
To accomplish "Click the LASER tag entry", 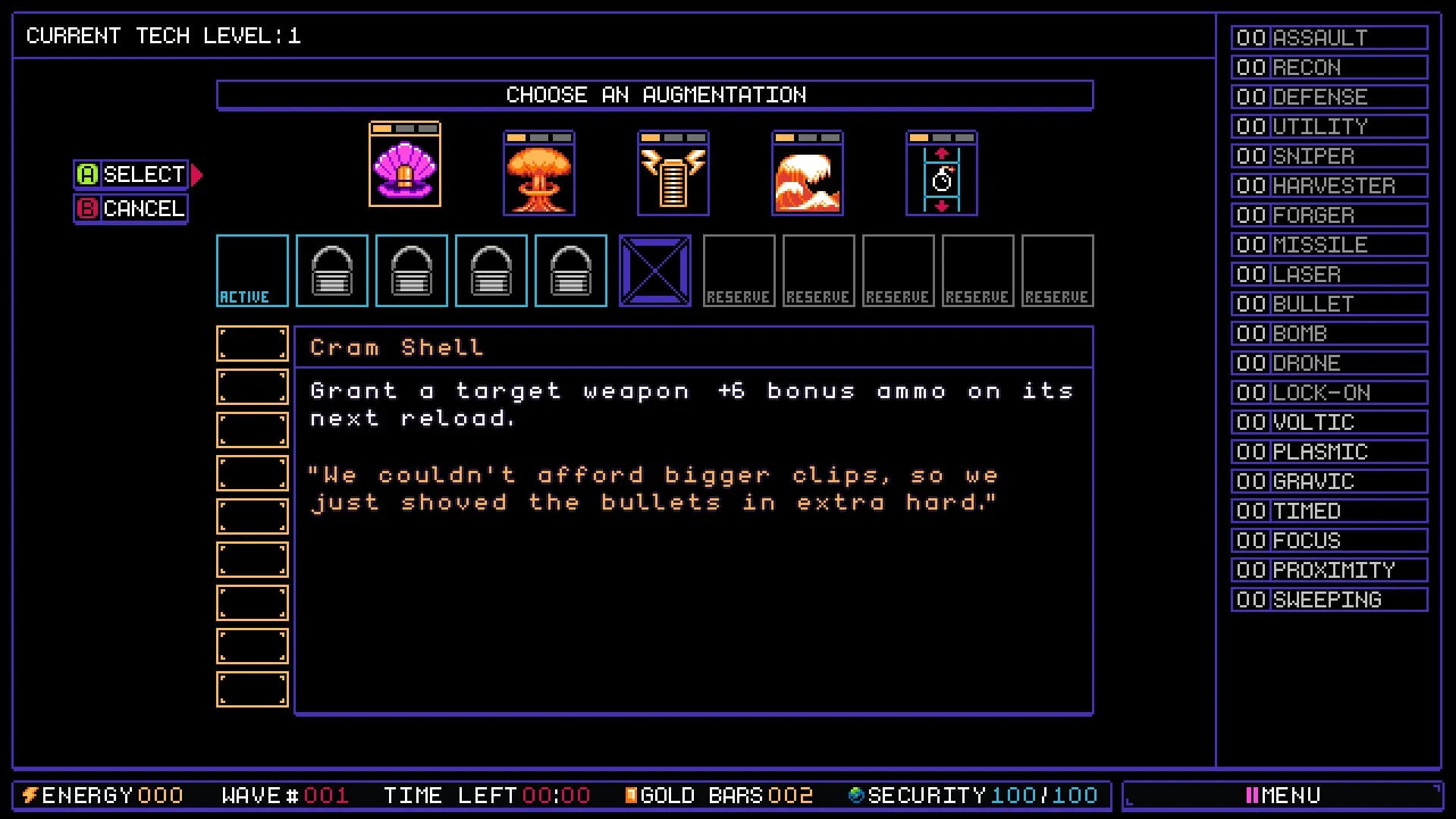I will [x=1329, y=275].
